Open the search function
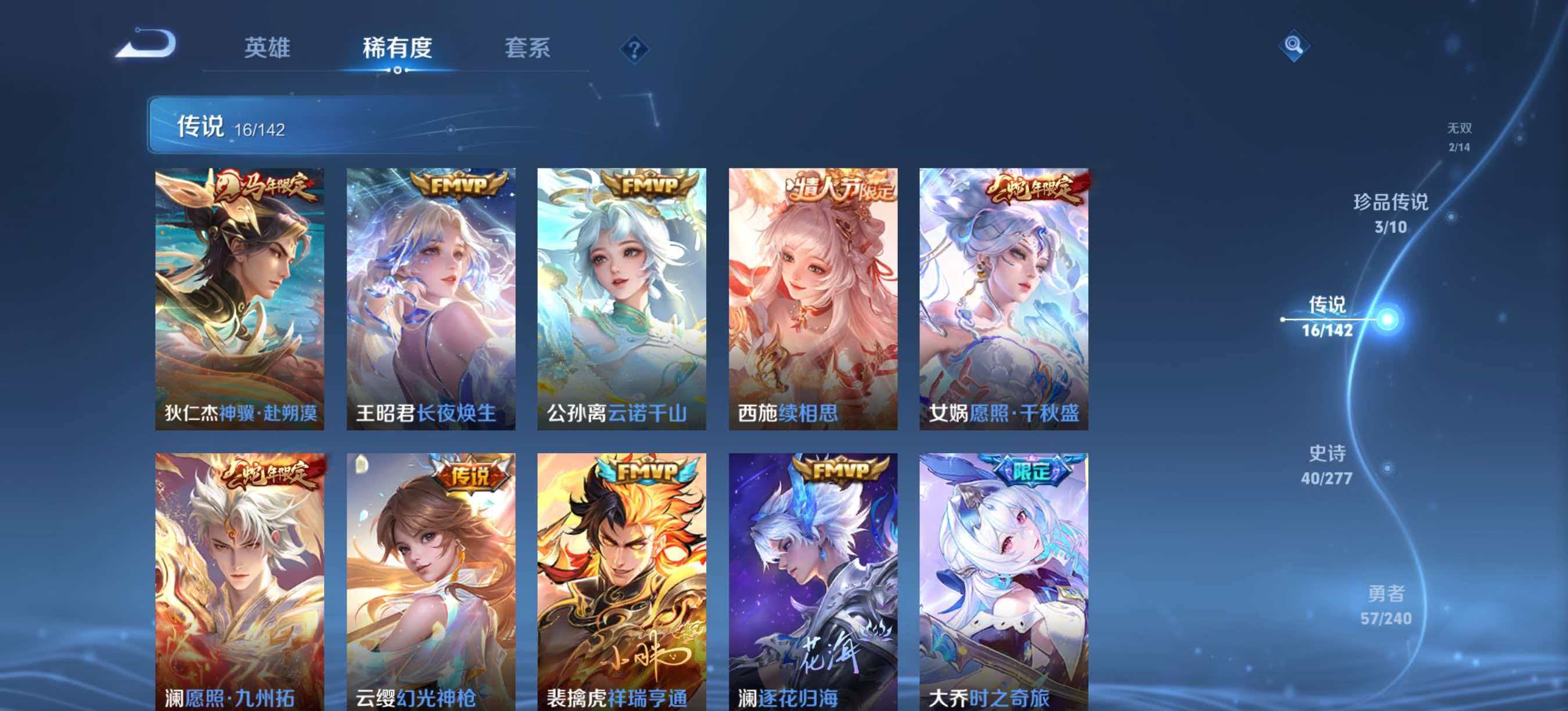The width and height of the screenshot is (1568, 711). 1294,46
